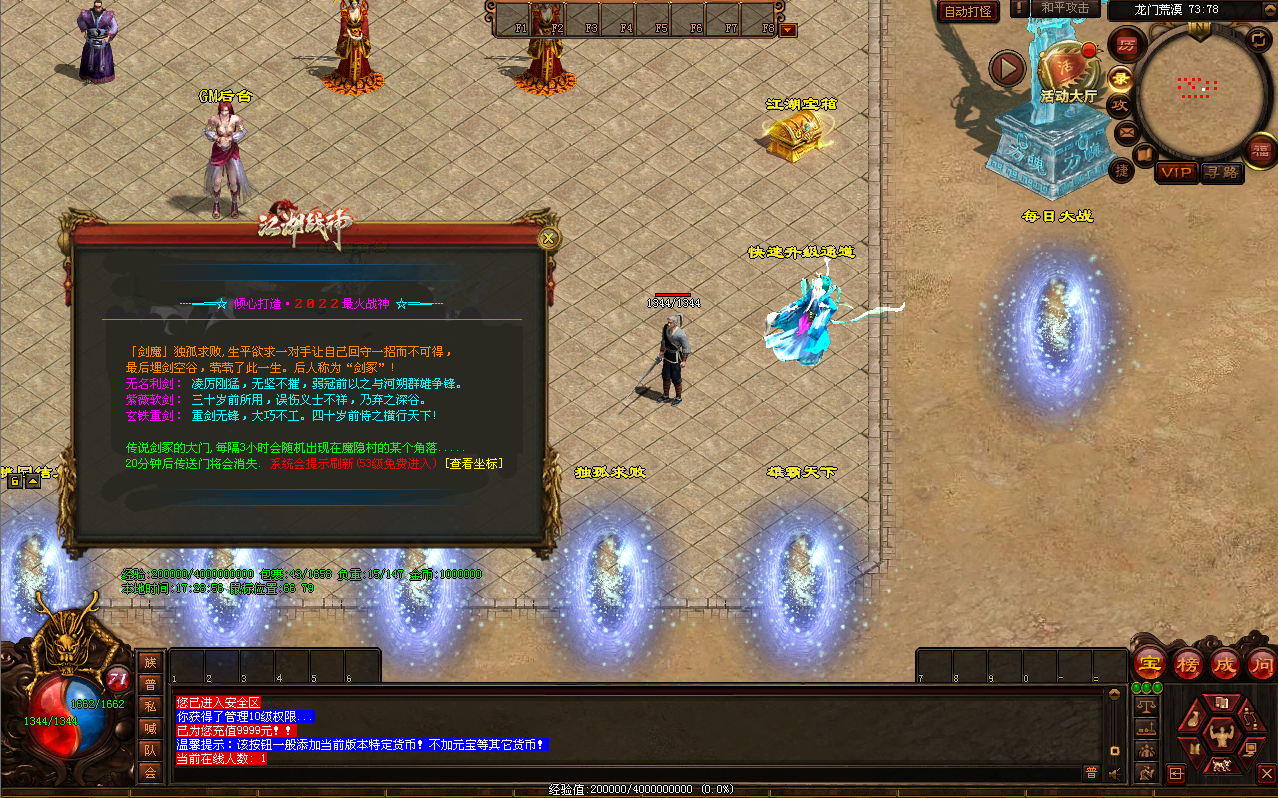The image size is (1278, 798).
Task: Open the 活动大厅 event hall icon
Action: [1066, 70]
